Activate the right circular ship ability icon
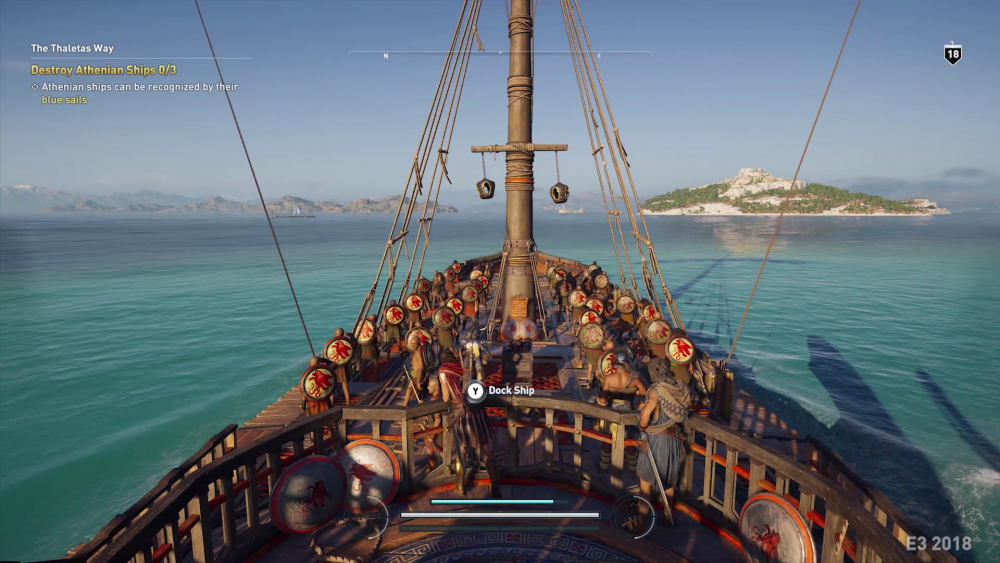The image size is (1000, 563). (632, 514)
